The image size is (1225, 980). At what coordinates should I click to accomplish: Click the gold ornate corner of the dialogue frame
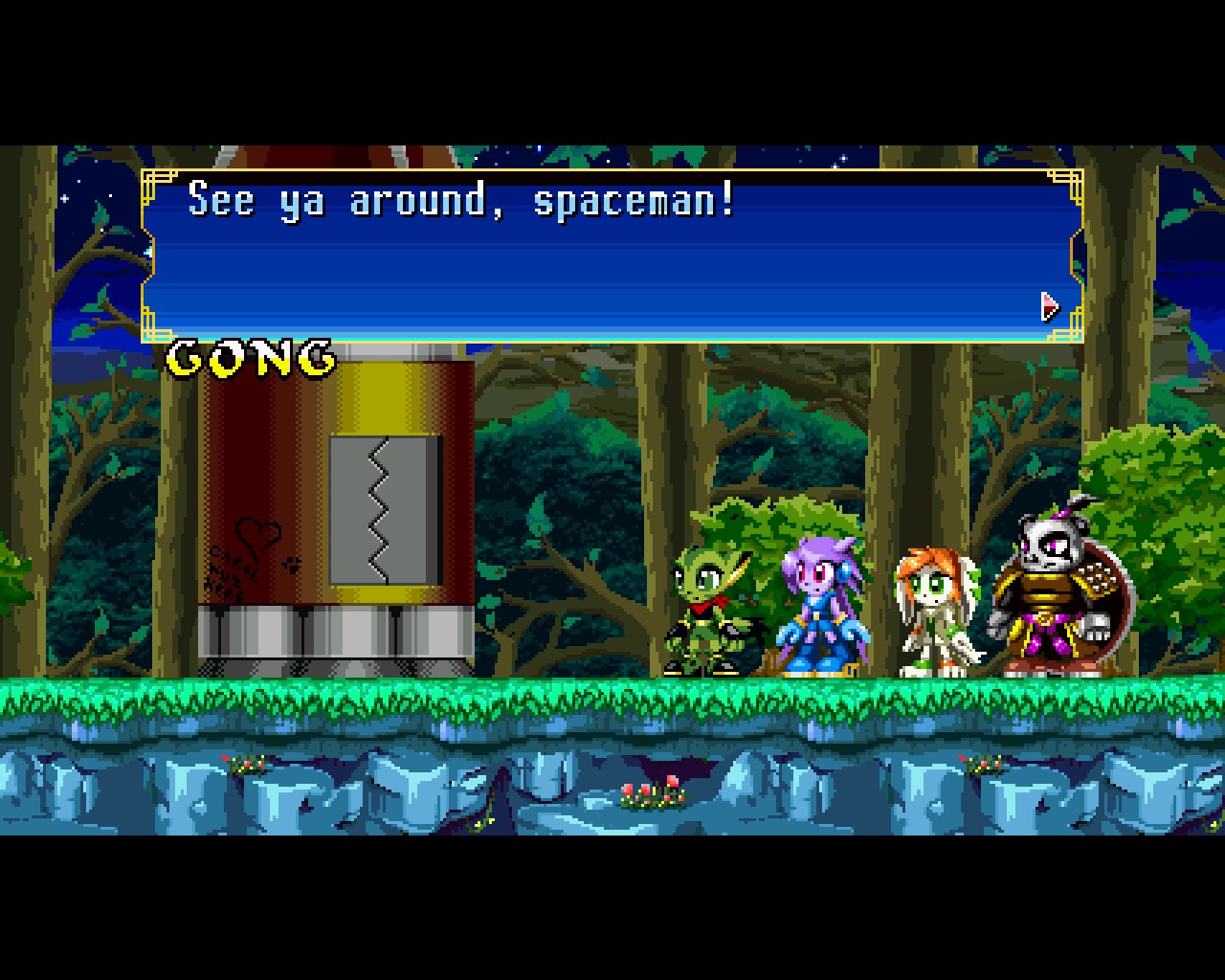point(153,177)
